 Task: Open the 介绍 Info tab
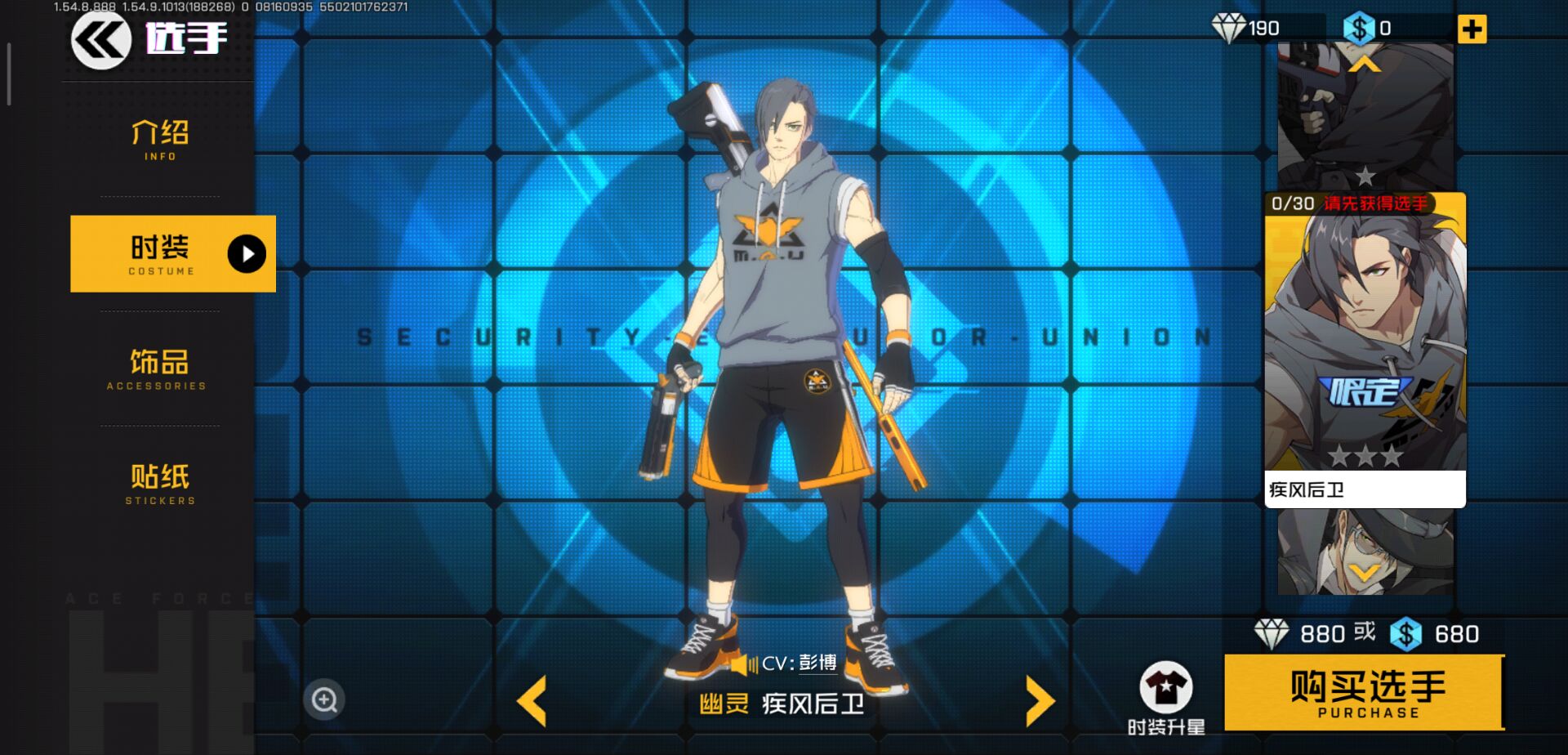(160, 140)
